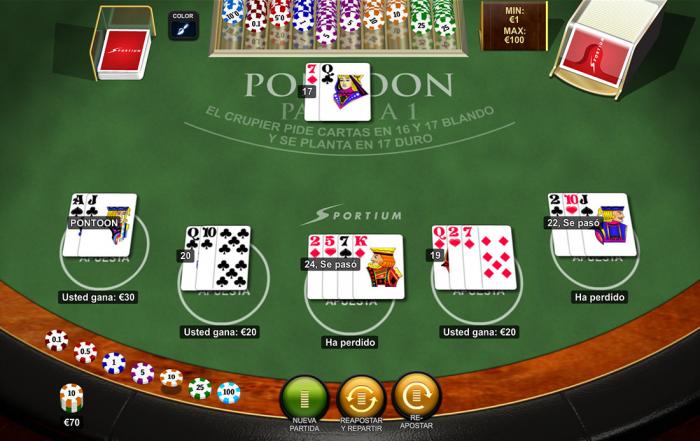Viewport: 700px width, 441px height.
Task: Choose the purple 5 chip
Action: point(142,373)
